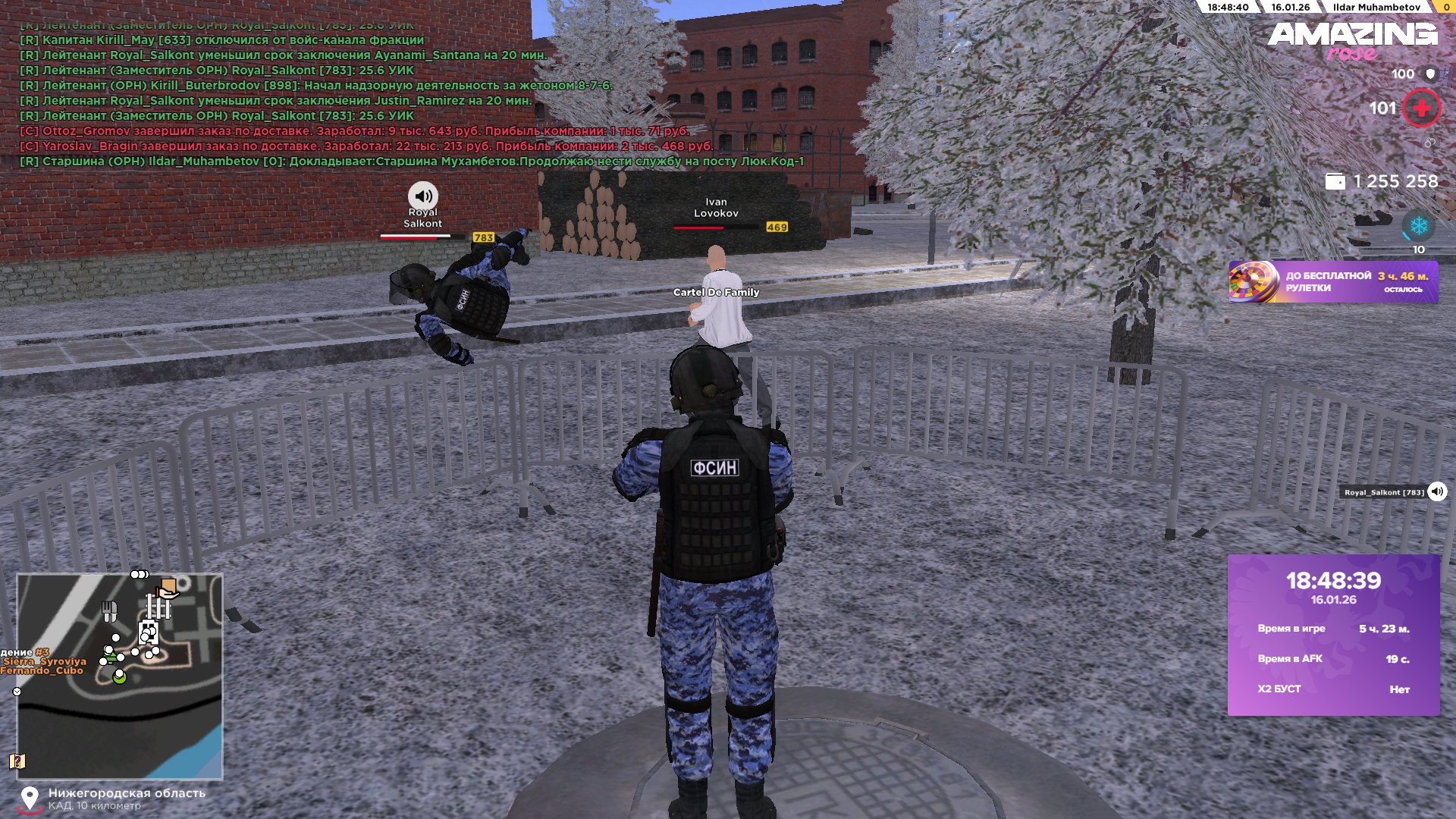Open the wallet money icon
The width and height of the screenshot is (1456, 819).
[x=1335, y=182]
